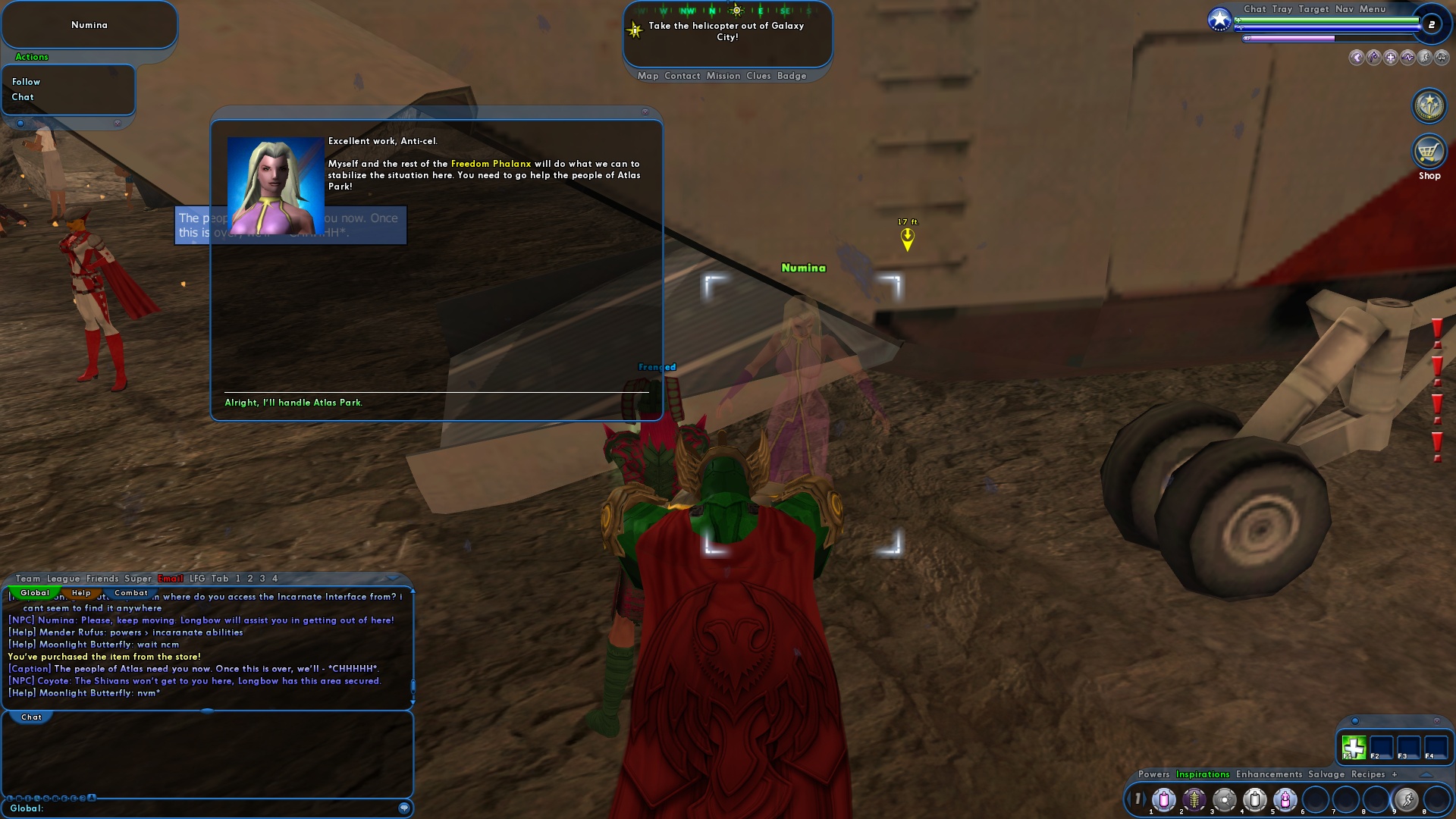Activate the pink inspiration in tray slot 1
1456x819 pixels.
tap(1163, 800)
